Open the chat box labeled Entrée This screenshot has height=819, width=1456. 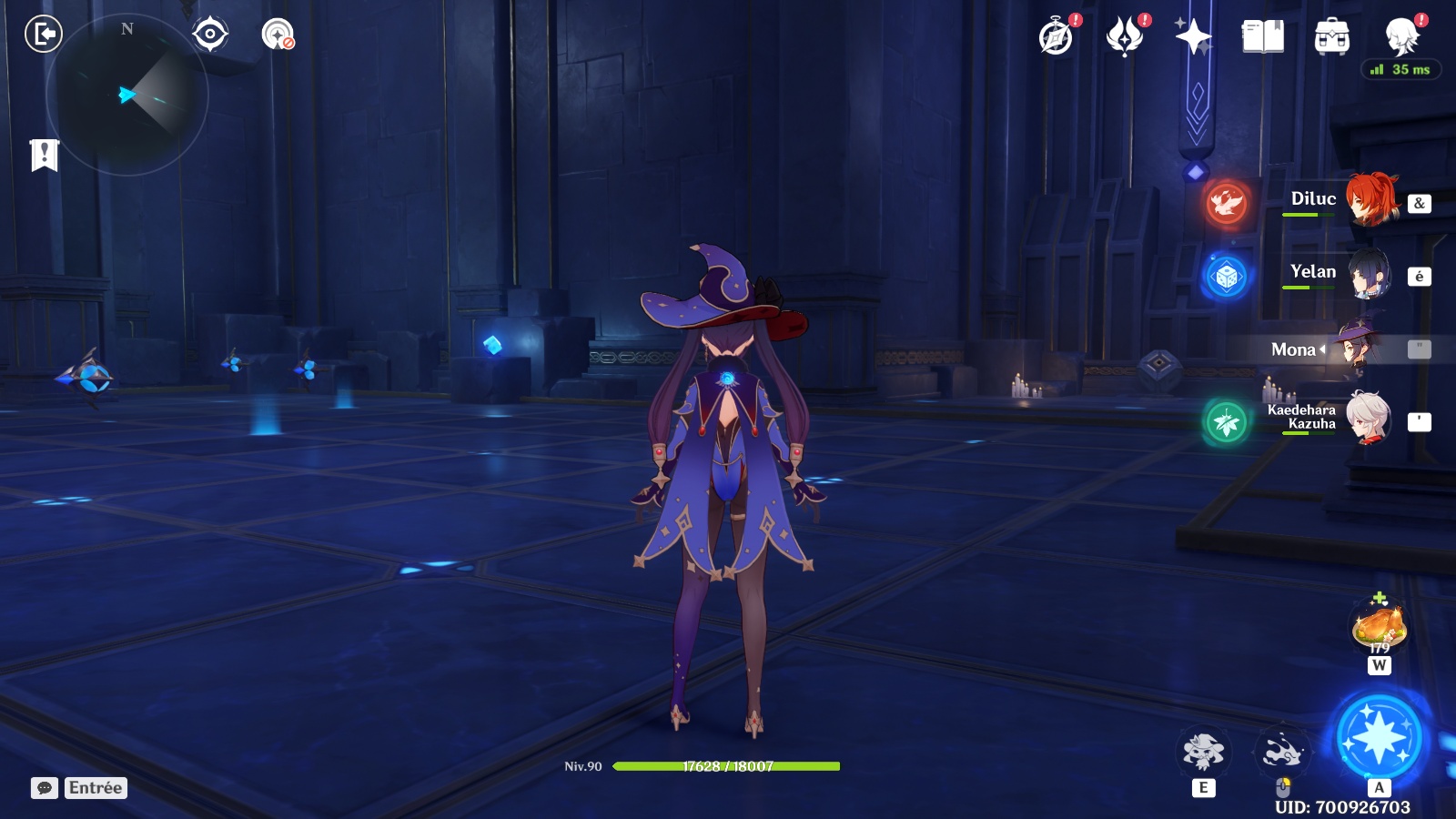(x=80, y=788)
